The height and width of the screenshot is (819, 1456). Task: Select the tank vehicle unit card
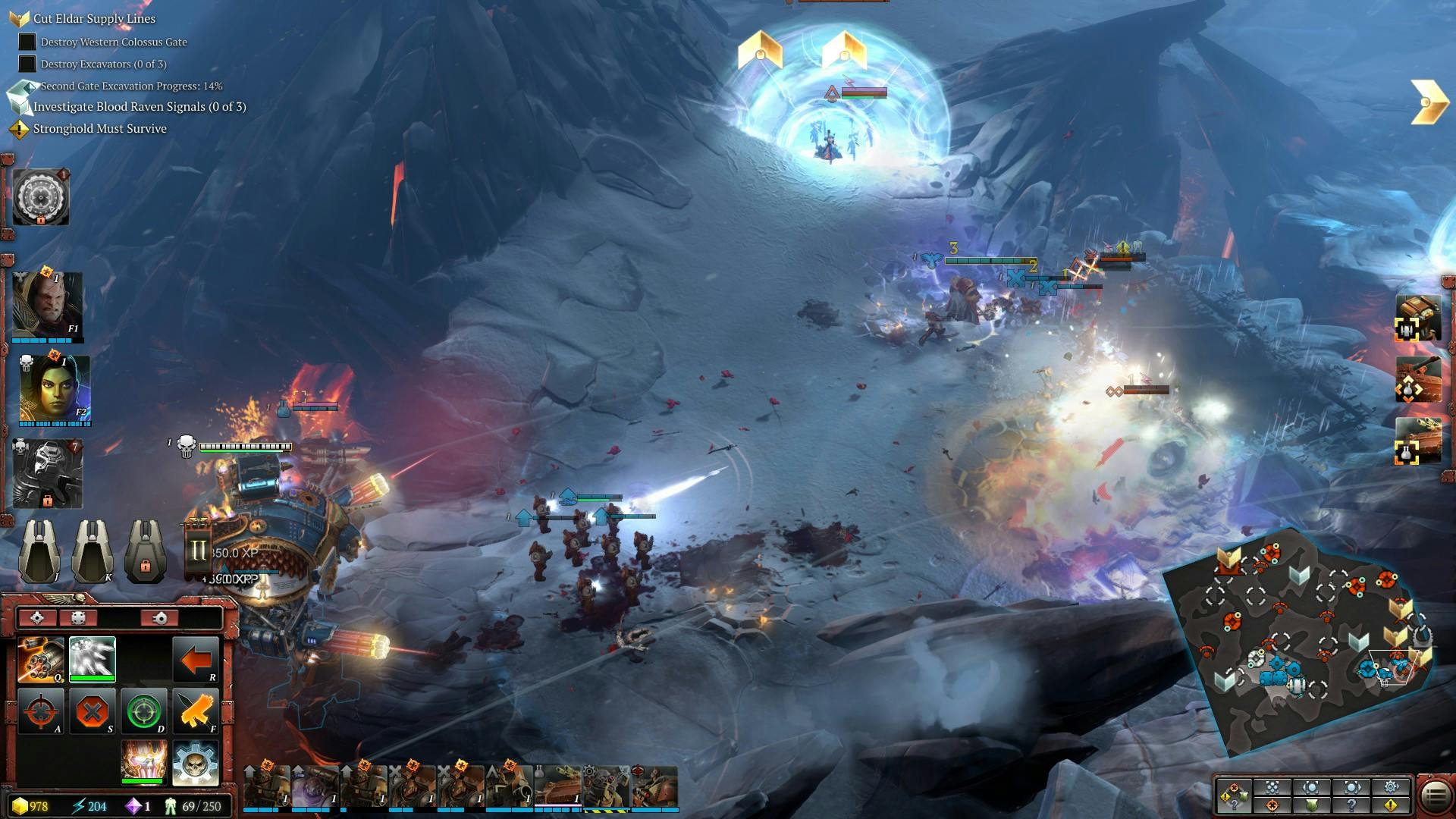click(x=557, y=787)
